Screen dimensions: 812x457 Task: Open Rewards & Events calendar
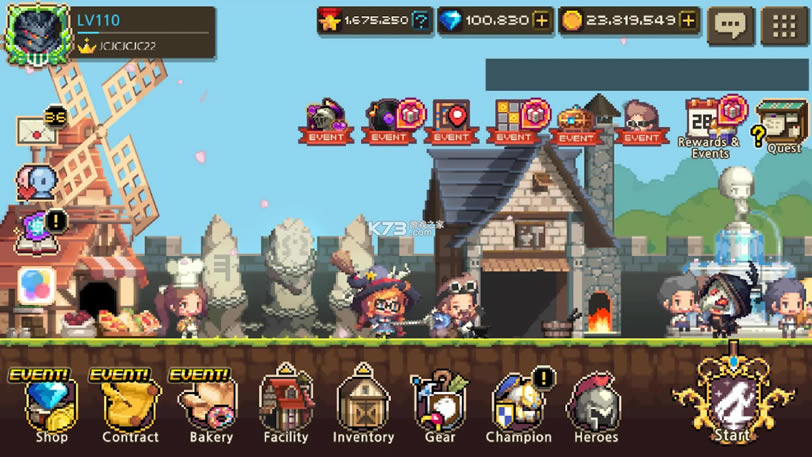710,127
